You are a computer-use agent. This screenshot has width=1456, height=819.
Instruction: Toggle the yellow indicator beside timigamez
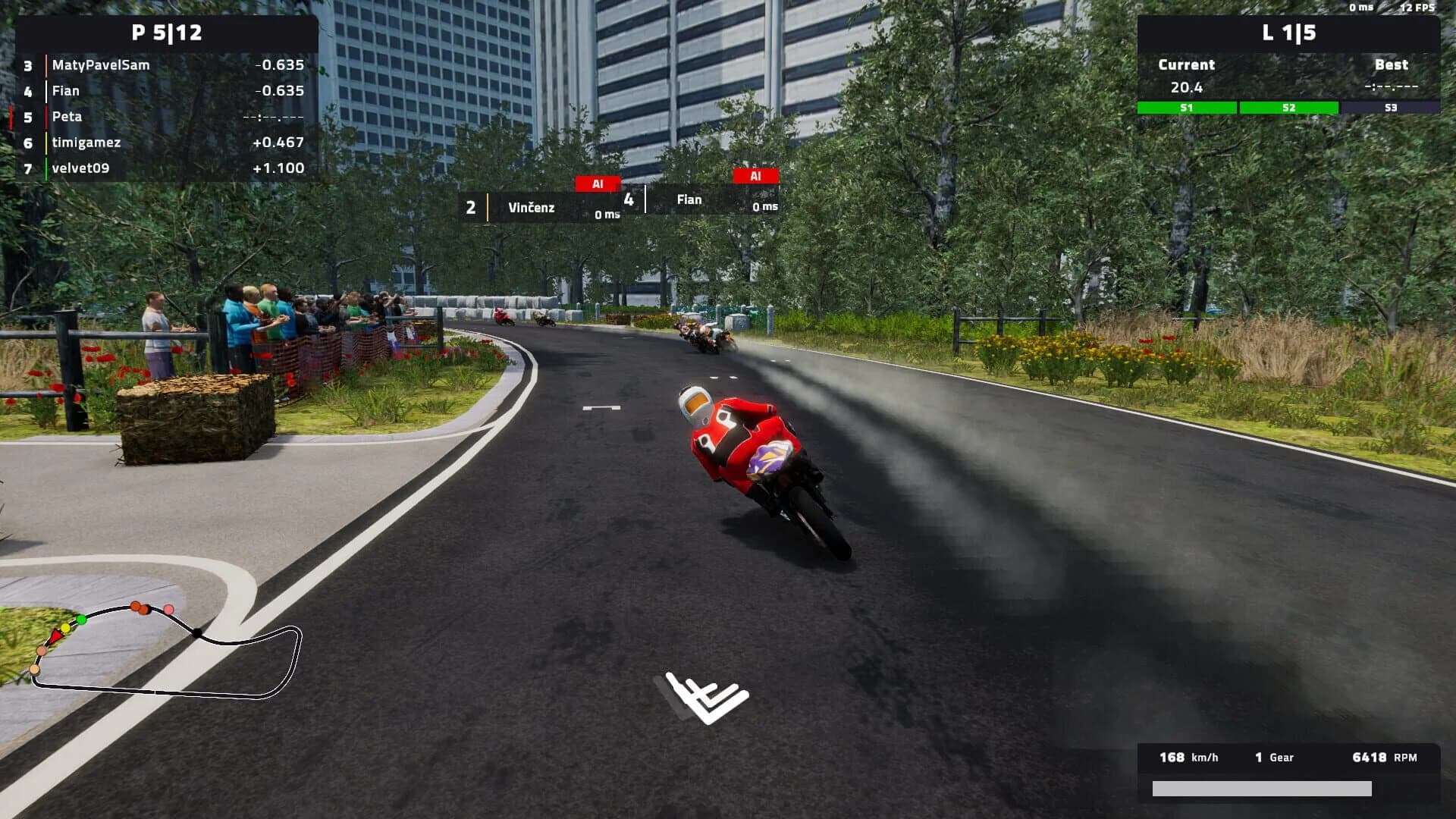(x=45, y=143)
